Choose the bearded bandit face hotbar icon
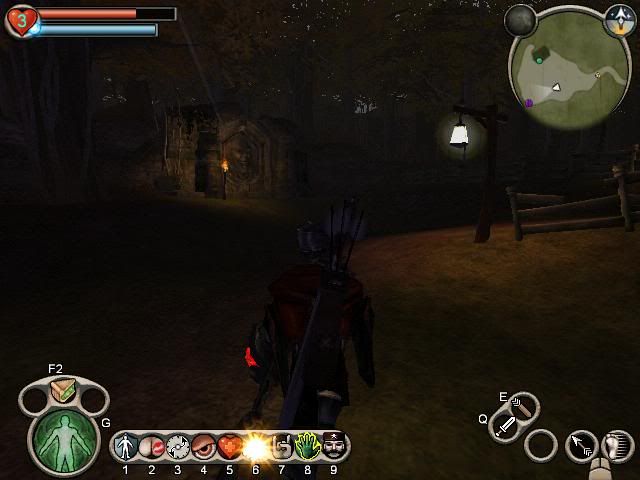The image size is (640, 480). click(x=334, y=445)
